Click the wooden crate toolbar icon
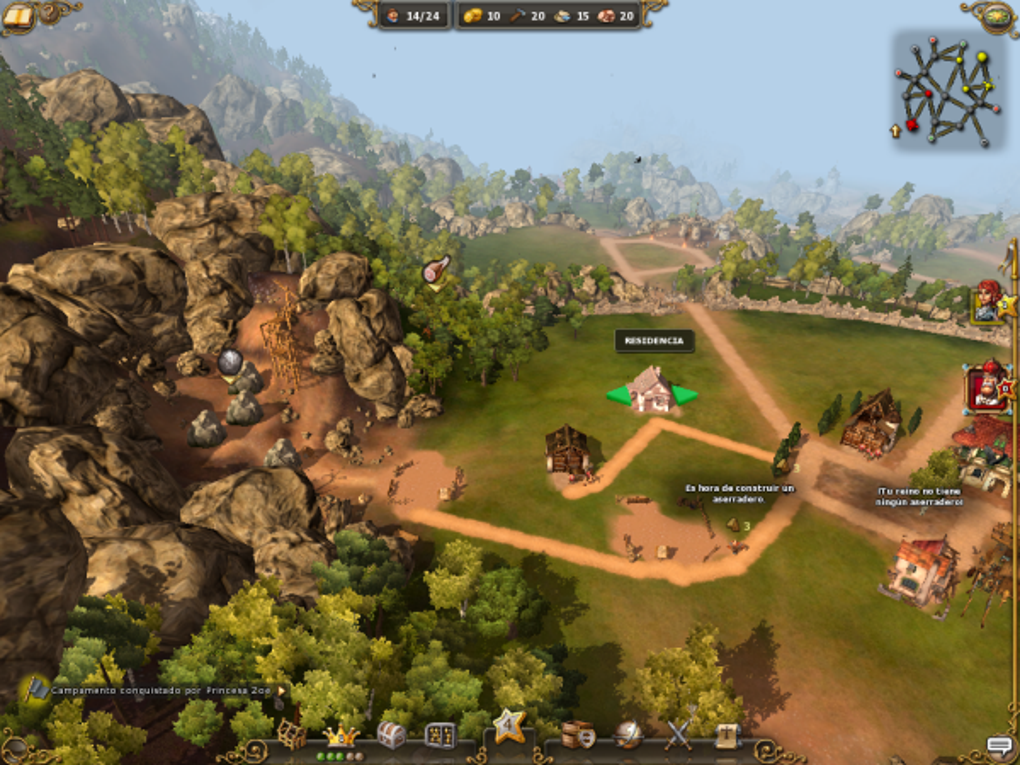The height and width of the screenshot is (765, 1020). coord(291,735)
